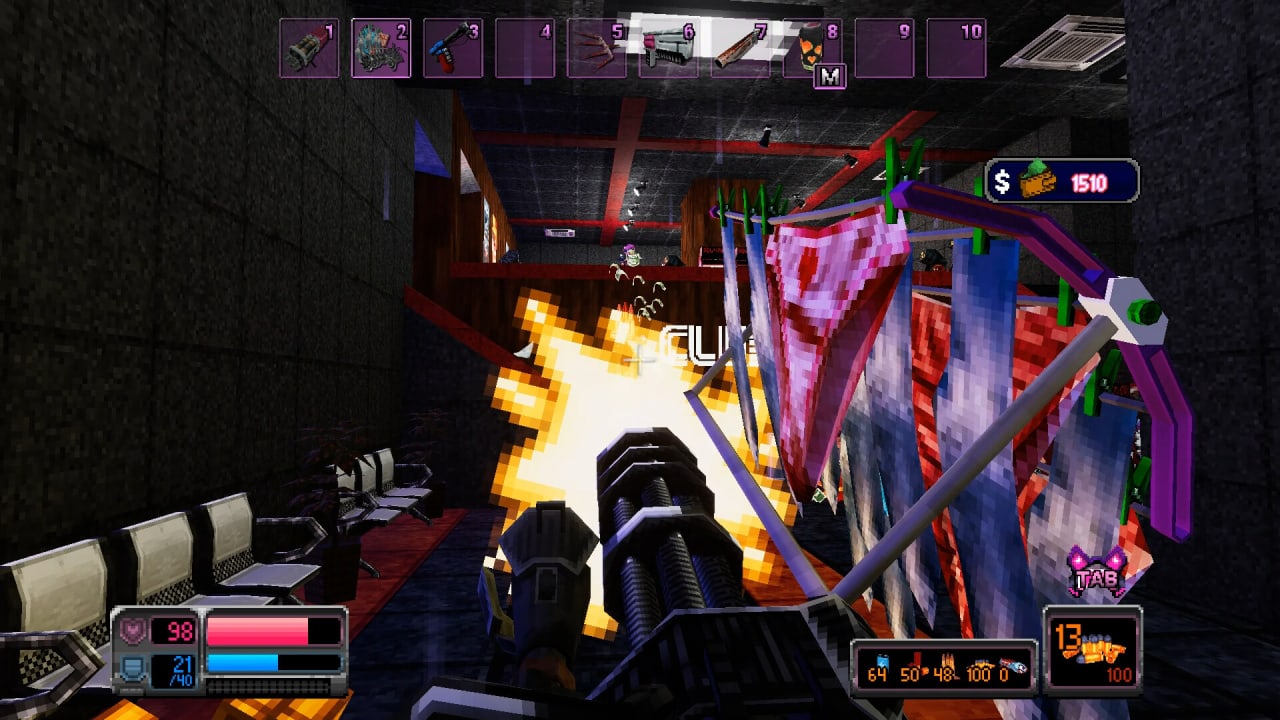
Task: Select the claw weapon in slot 5
Action: pos(597,48)
